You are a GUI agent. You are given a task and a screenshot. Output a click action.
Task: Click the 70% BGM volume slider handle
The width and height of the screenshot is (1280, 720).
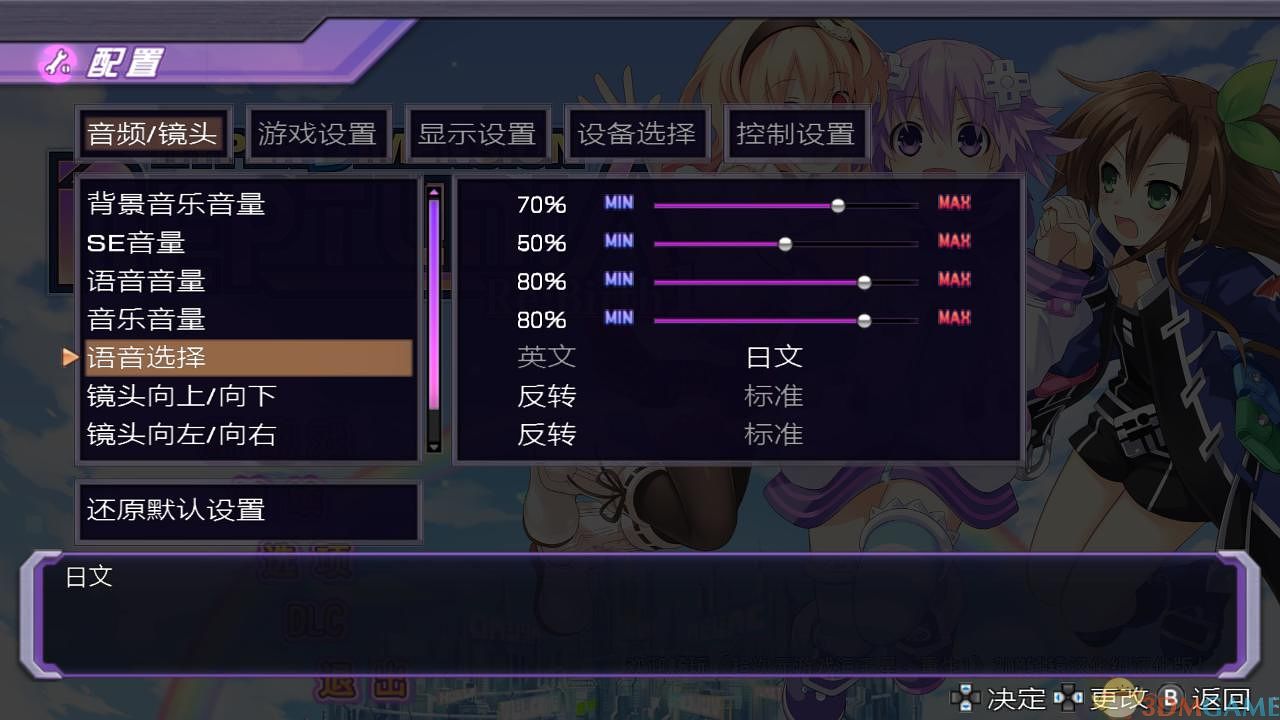pyautogui.click(x=837, y=203)
